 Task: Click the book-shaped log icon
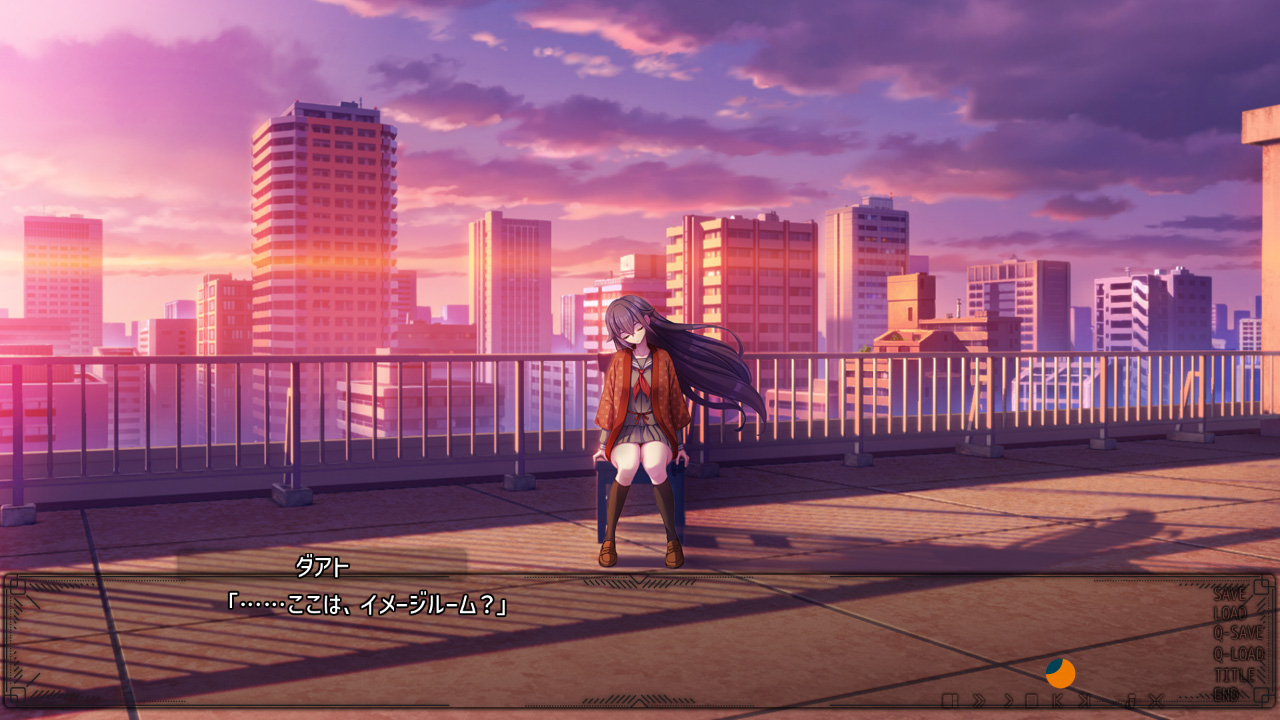click(950, 700)
